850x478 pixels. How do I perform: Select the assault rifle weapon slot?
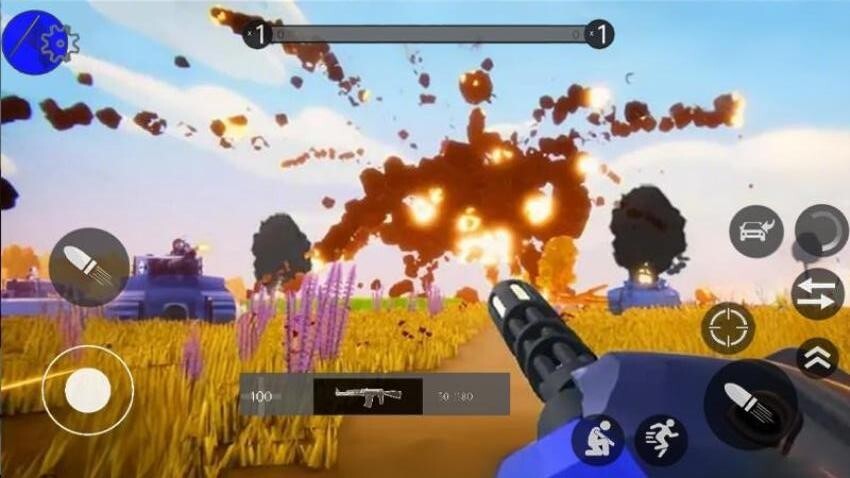(x=368, y=395)
